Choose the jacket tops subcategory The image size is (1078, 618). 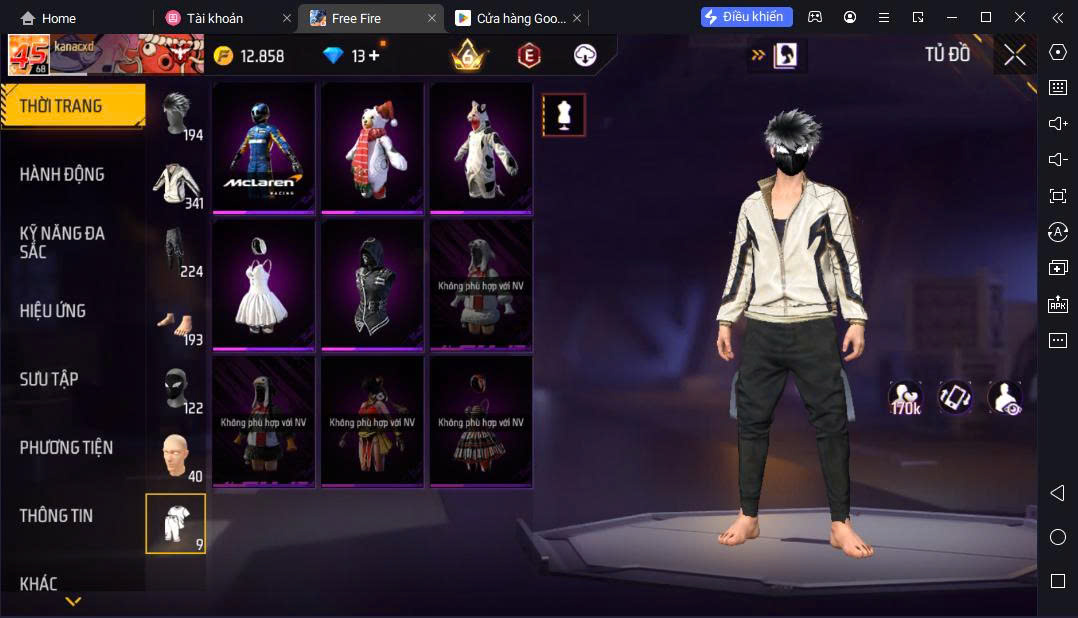tap(177, 185)
